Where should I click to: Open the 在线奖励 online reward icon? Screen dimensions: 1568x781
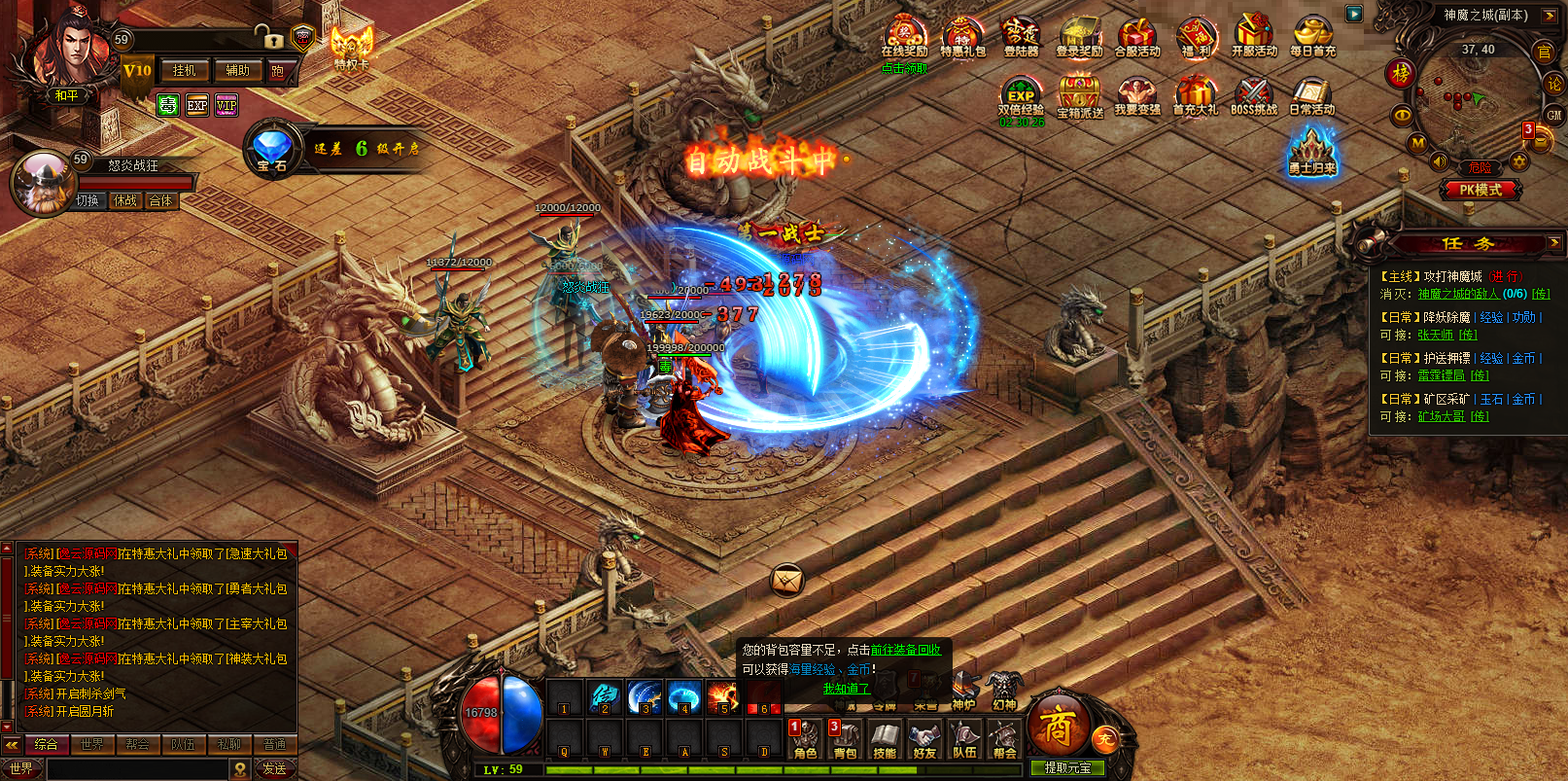(x=904, y=37)
